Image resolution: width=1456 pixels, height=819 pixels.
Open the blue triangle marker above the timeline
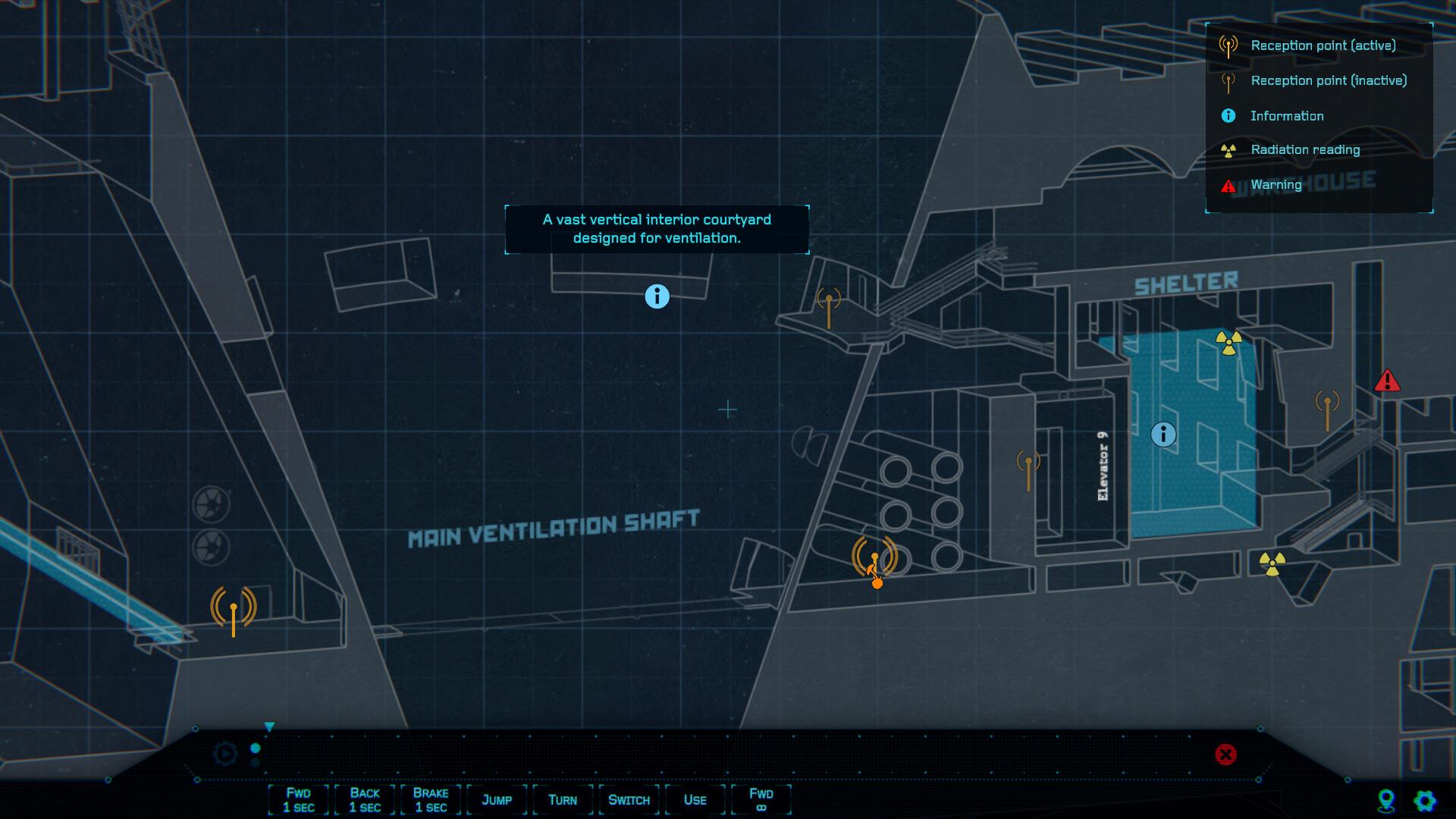(x=268, y=726)
